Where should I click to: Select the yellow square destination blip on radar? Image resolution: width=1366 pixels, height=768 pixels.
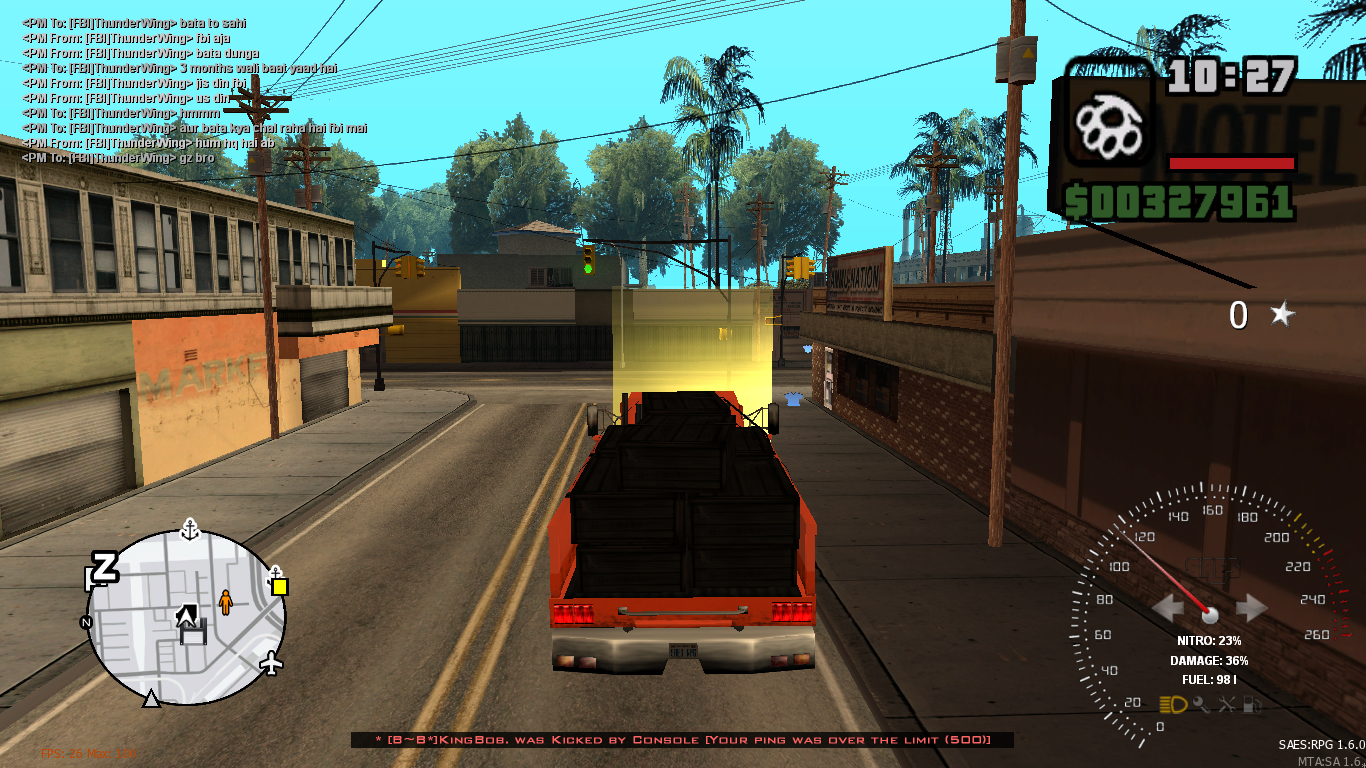point(280,586)
